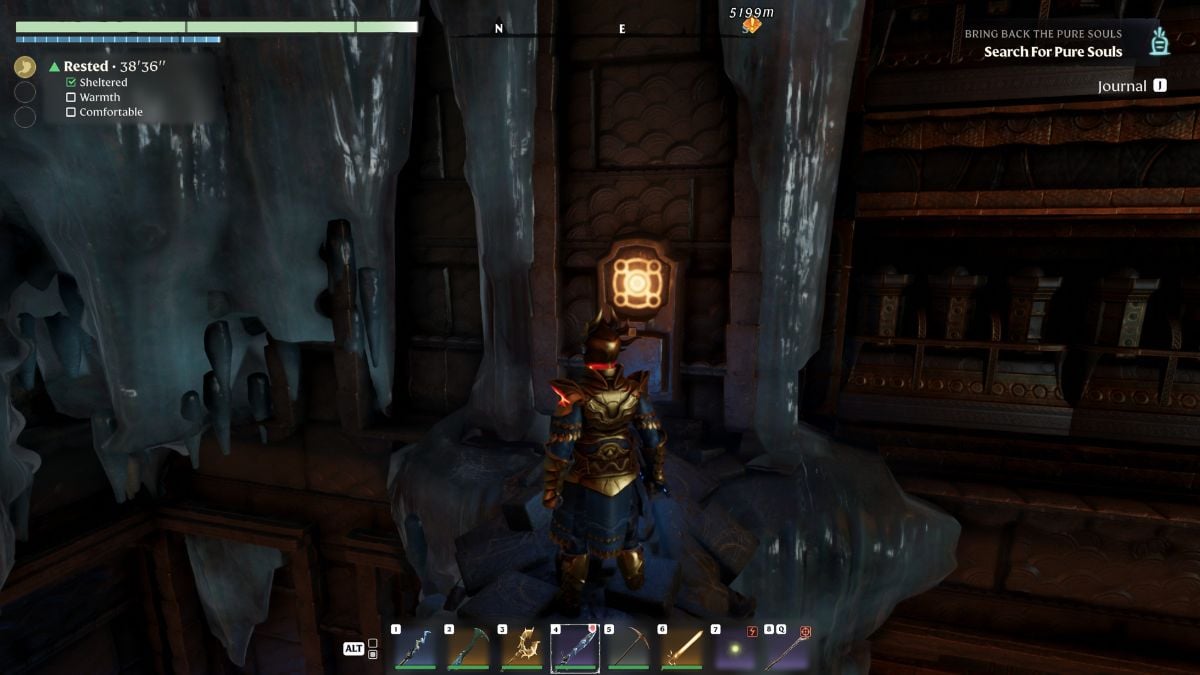Open the Search For Pure Souls quest tracker
Viewport: 1200px width, 675px height.
click(x=1052, y=52)
